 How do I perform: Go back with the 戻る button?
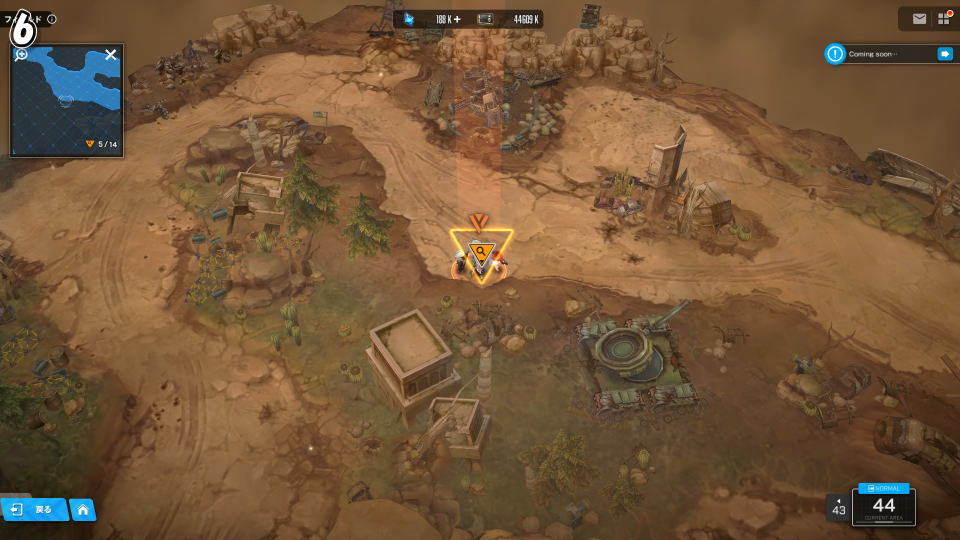tap(34, 510)
